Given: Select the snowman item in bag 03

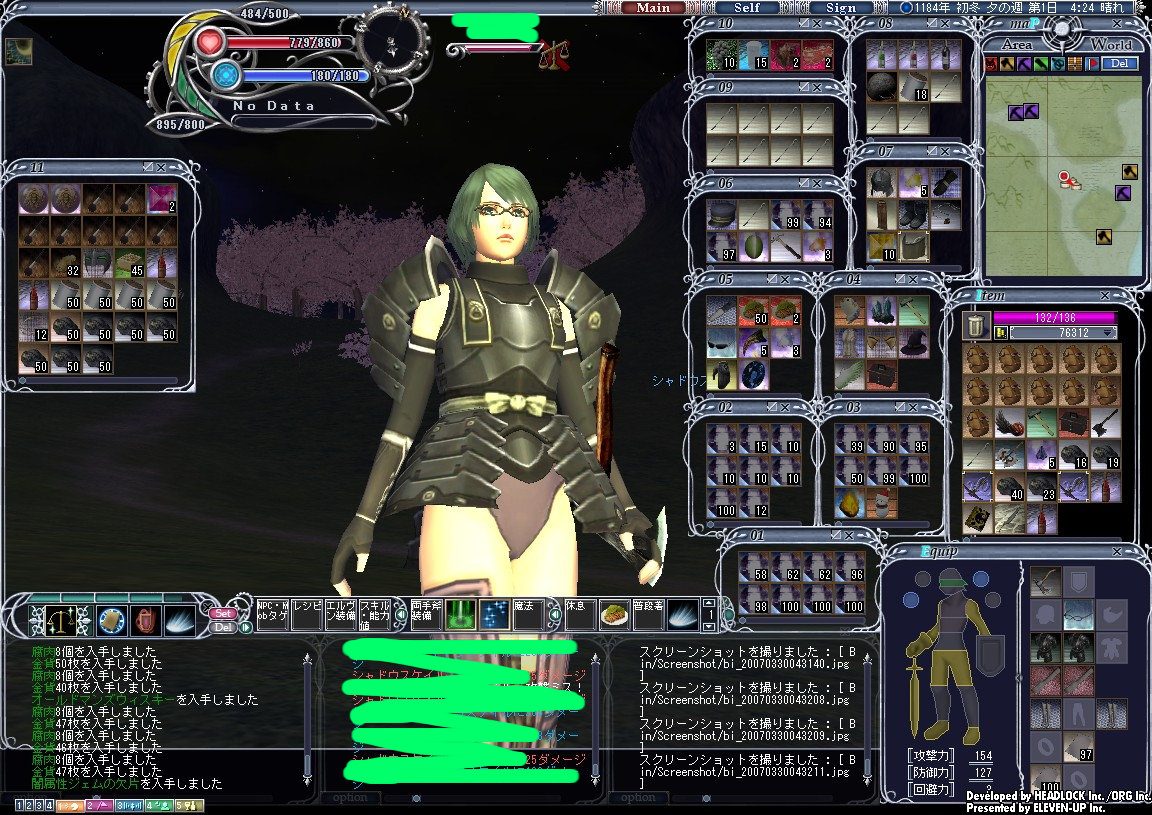Looking at the screenshot, I should 881,502.
